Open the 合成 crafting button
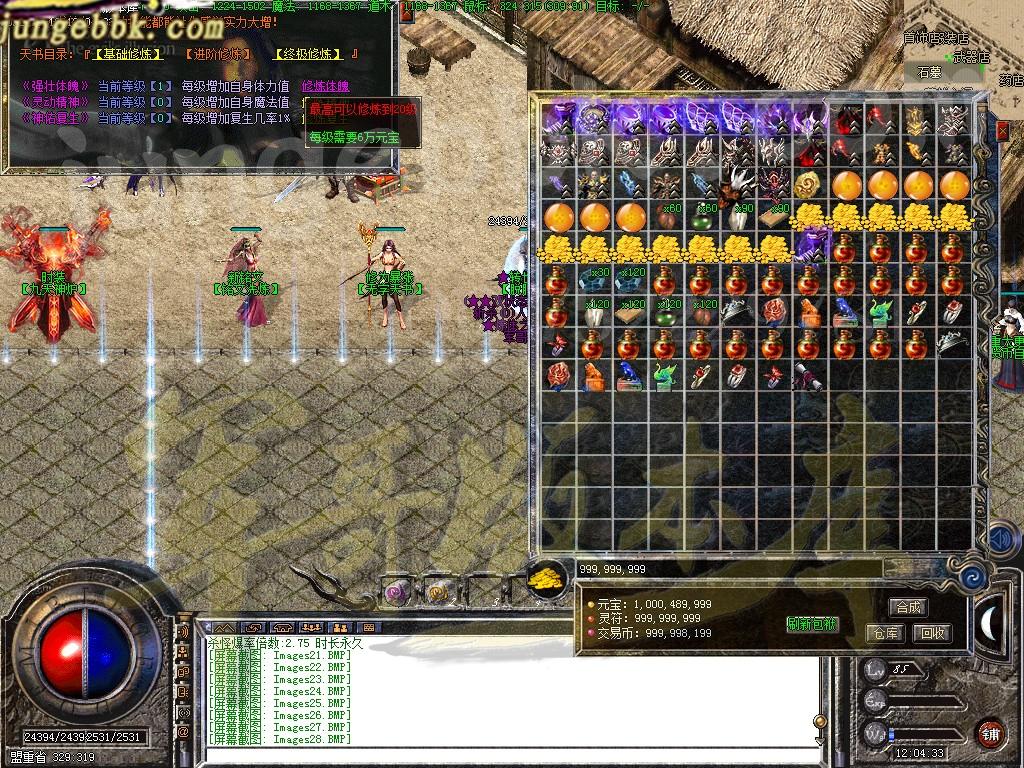 pyautogui.click(x=908, y=607)
